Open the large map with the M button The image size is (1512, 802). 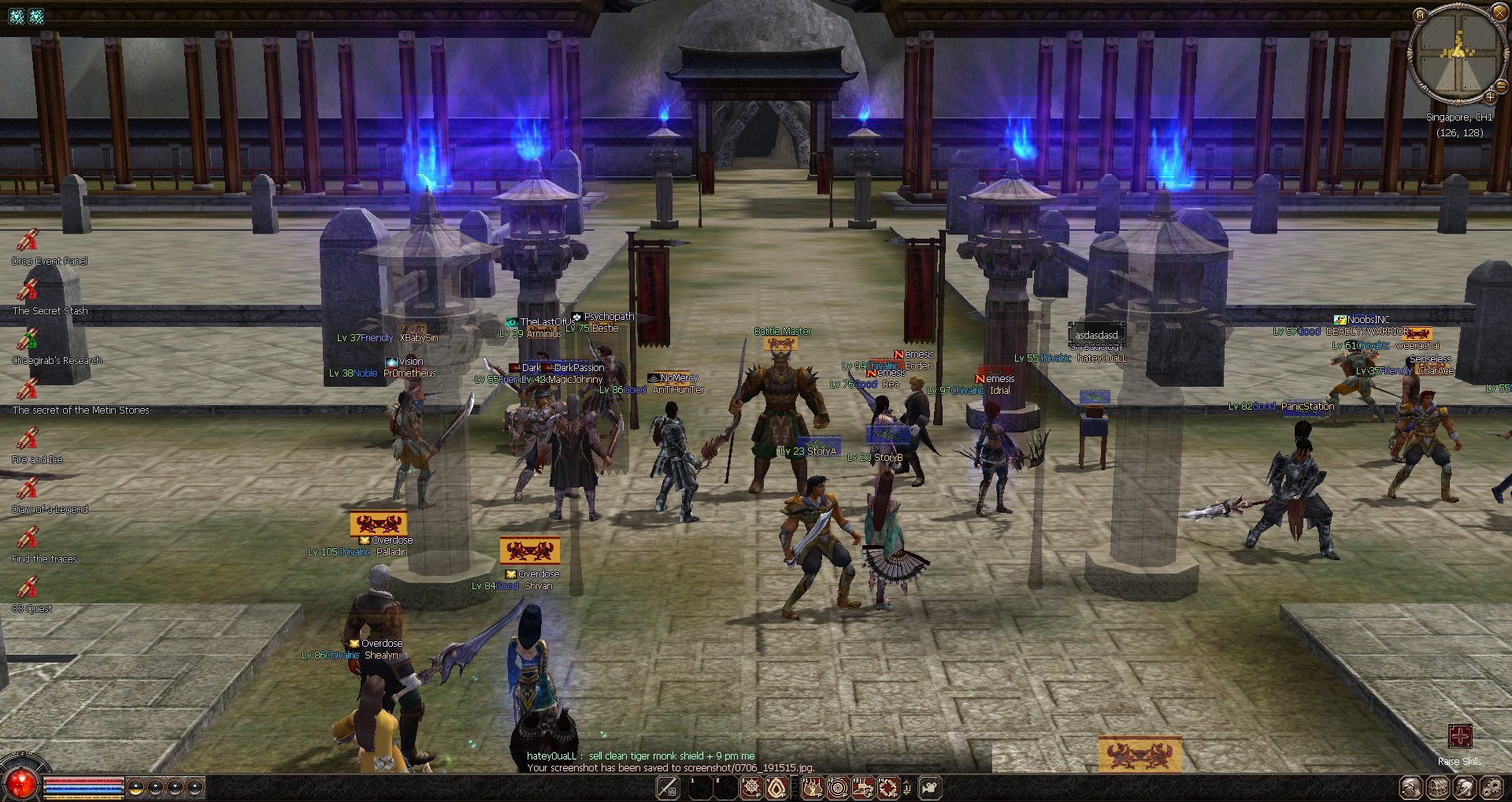point(1420,14)
